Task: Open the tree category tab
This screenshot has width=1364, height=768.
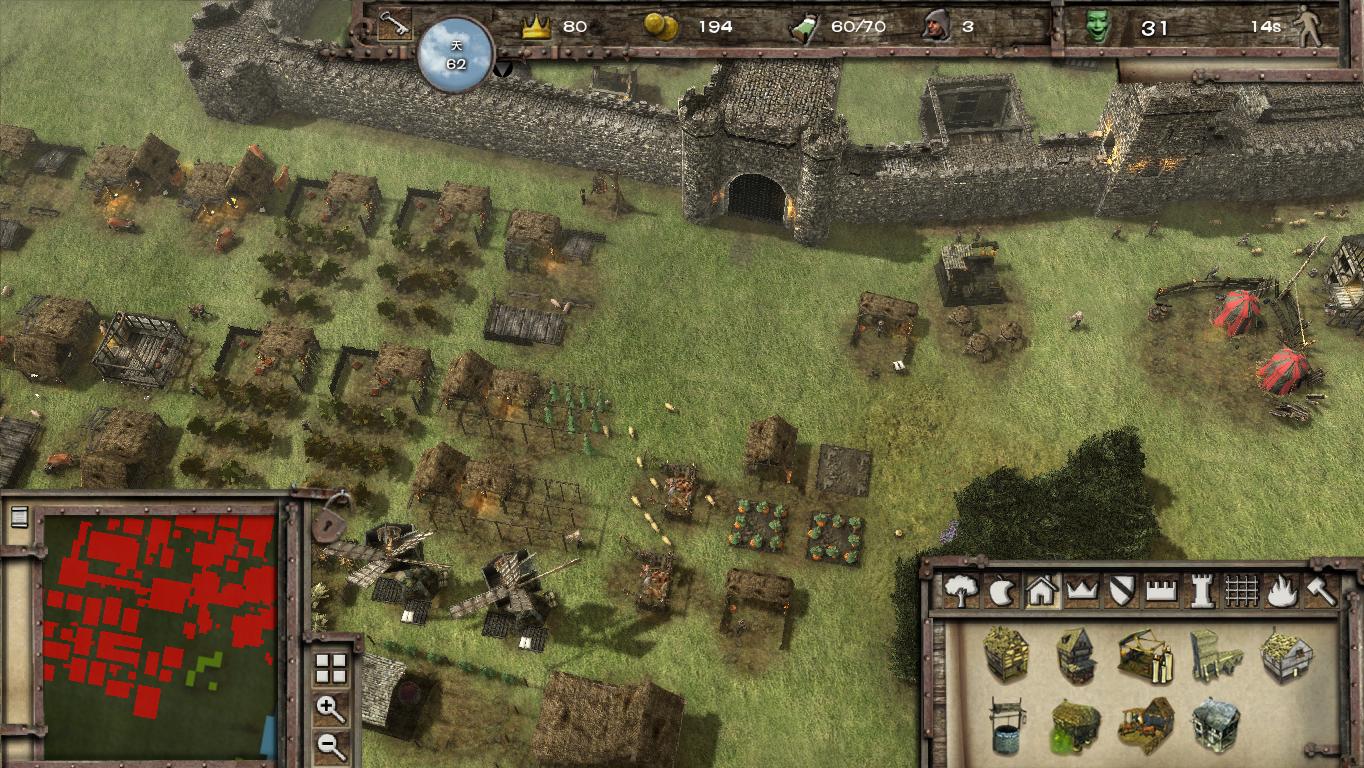Action: (961, 590)
